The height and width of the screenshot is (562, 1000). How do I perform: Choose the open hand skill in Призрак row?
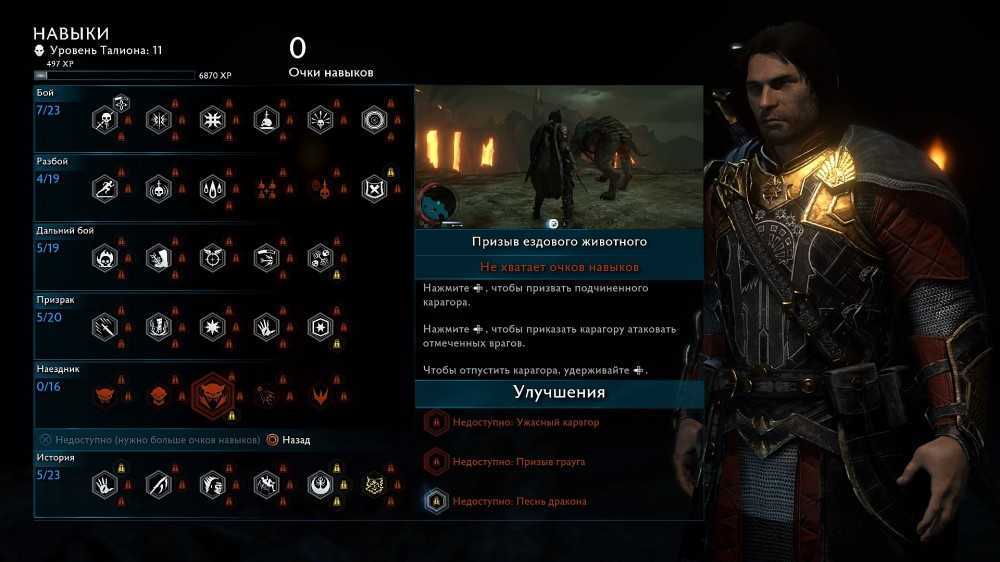pos(266,327)
